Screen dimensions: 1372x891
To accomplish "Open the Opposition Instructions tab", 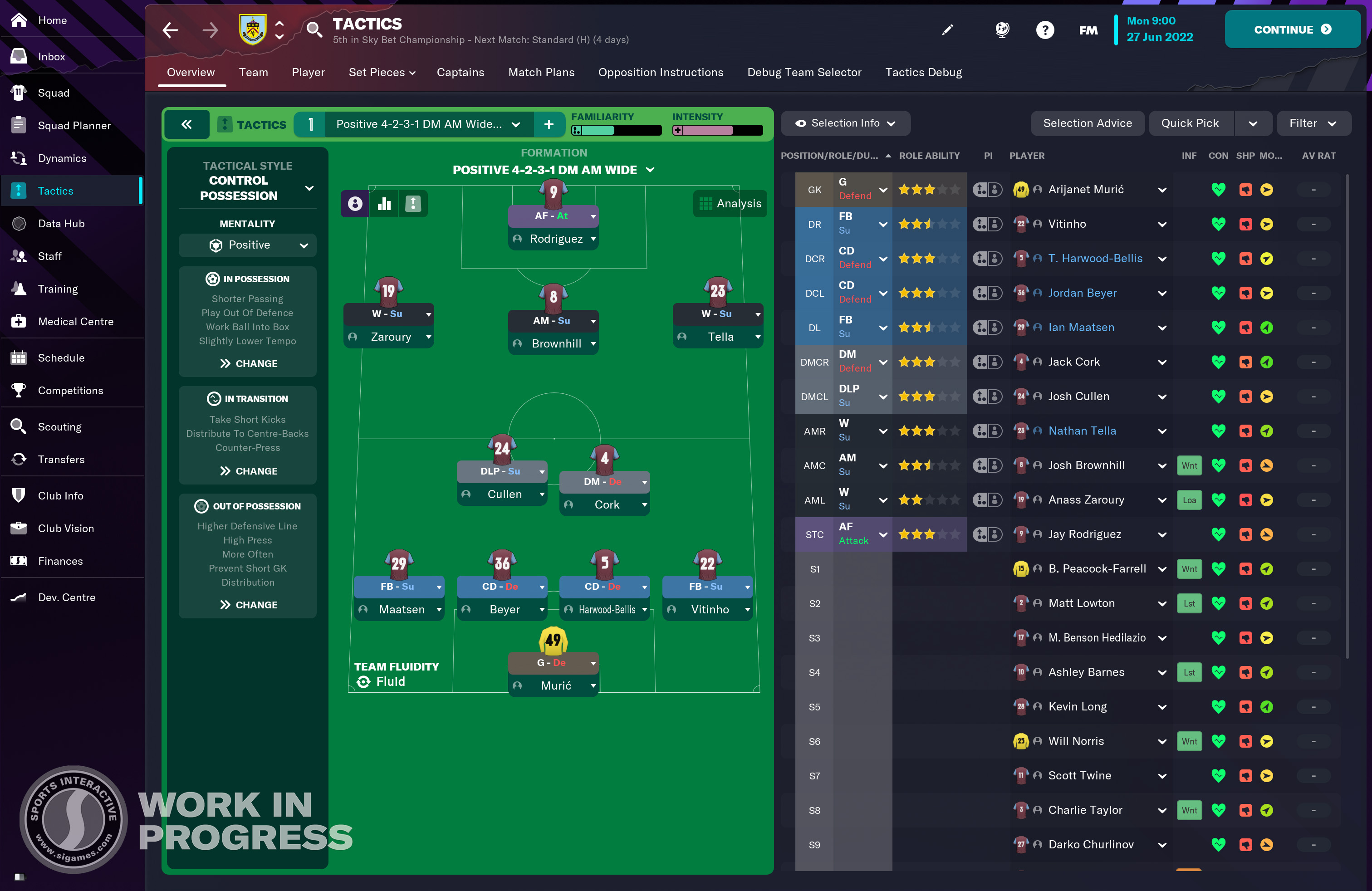I will pyautogui.click(x=660, y=72).
